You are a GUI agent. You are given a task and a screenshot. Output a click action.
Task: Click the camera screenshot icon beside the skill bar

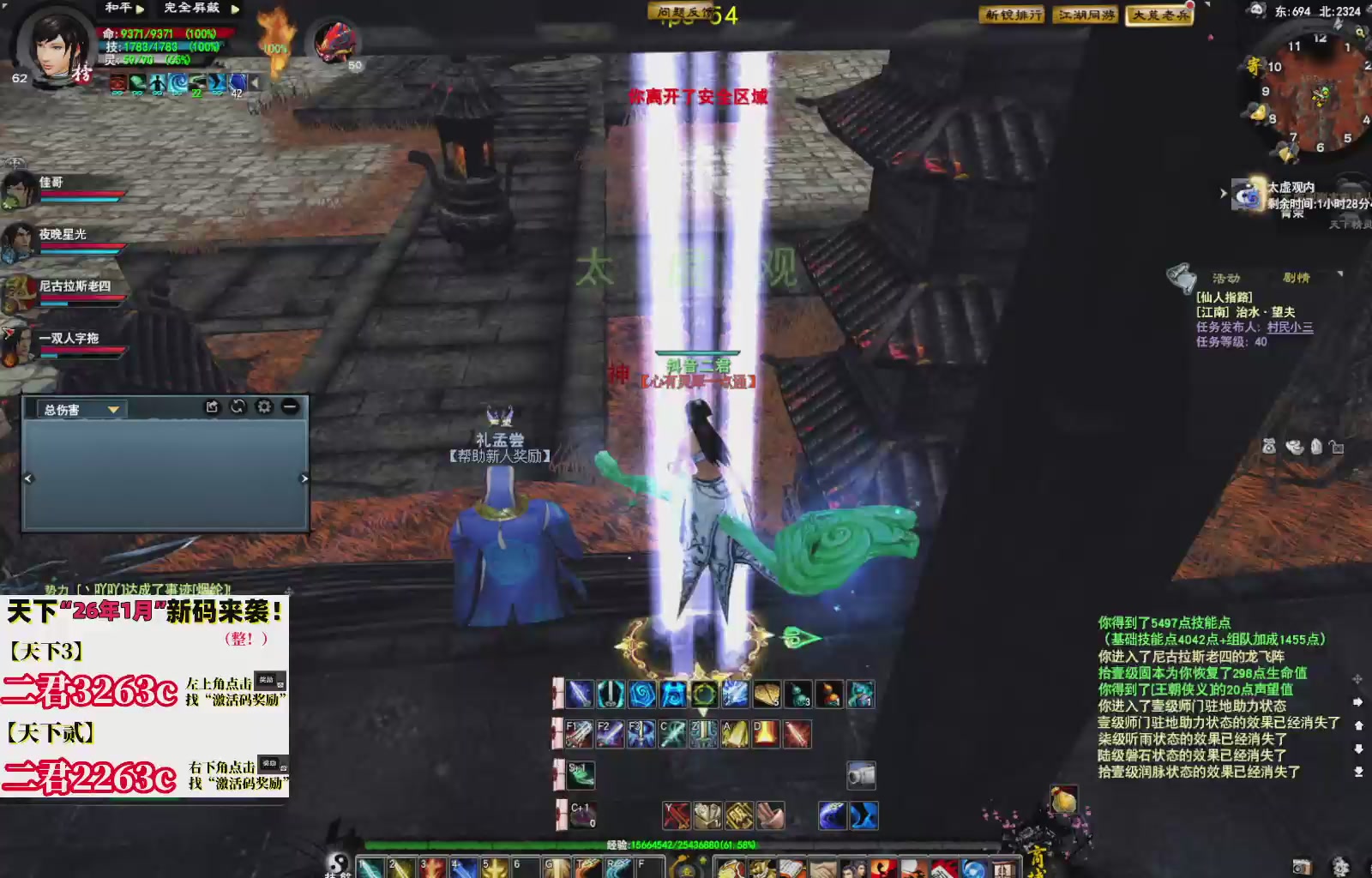click(862, 776)
